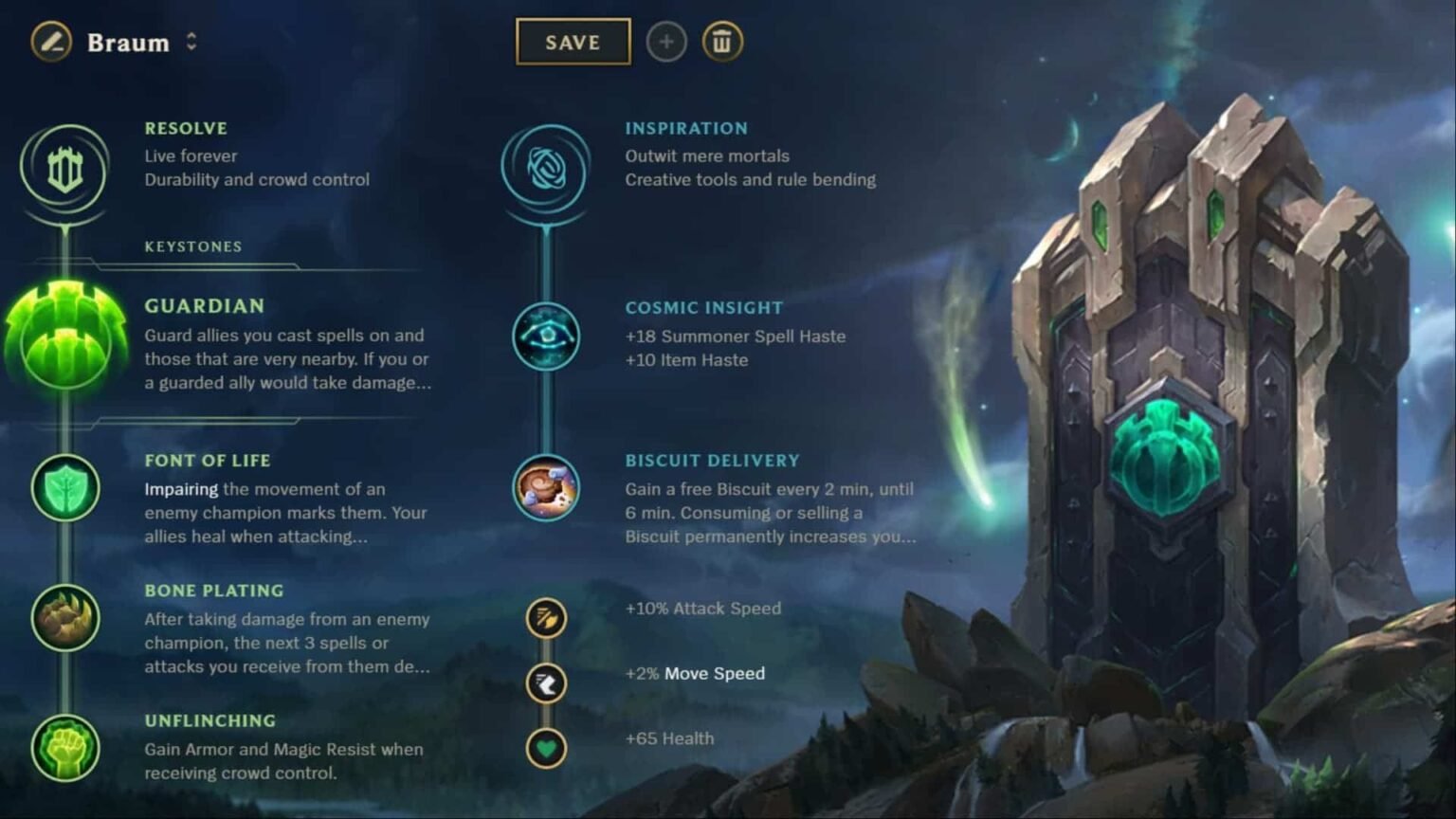Select the +10% Attack Speed shard
The width and height of the screenshot is (1456, 819).
tap(546, 617)
